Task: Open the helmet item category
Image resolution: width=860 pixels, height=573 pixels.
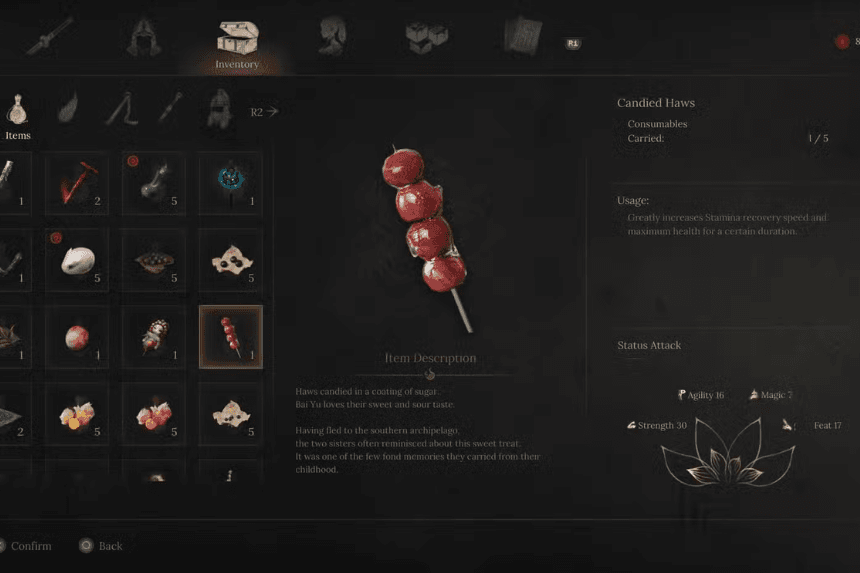Action: click(218, 108)
